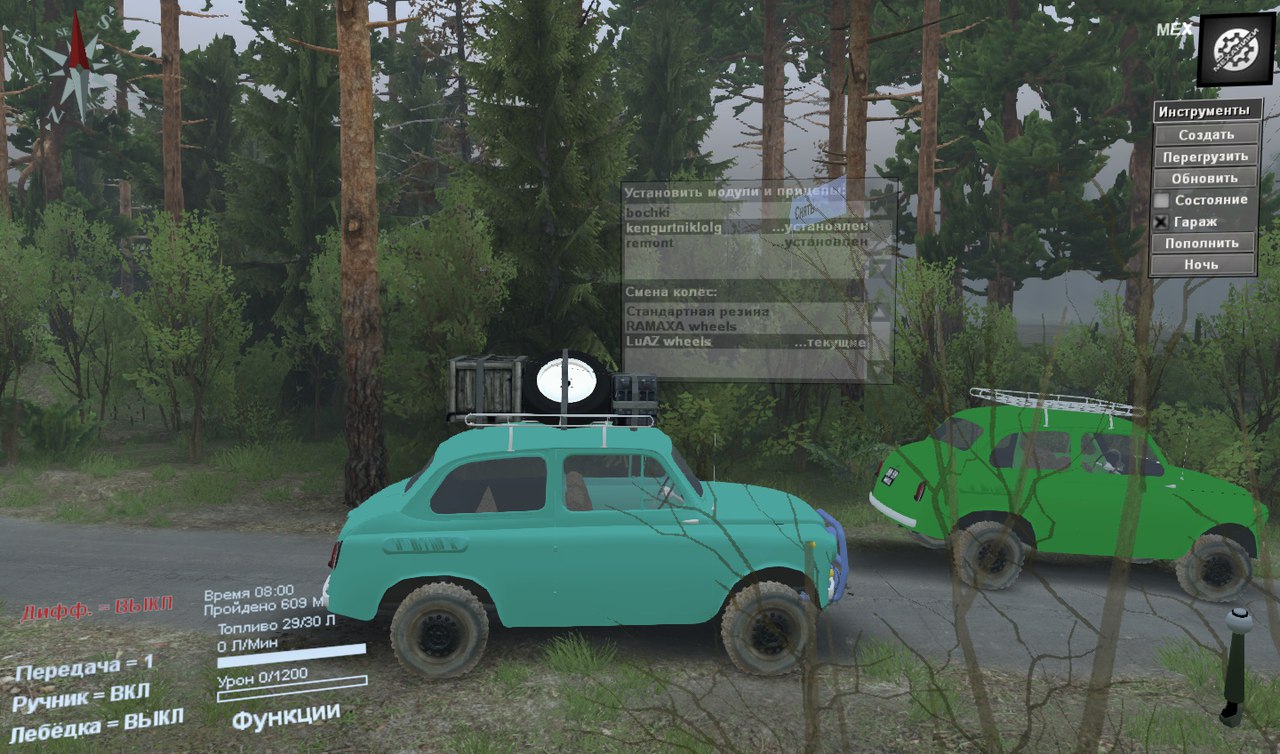
Task: Uncheck the Гараж checkbox
Action: tap(1159, 220)
